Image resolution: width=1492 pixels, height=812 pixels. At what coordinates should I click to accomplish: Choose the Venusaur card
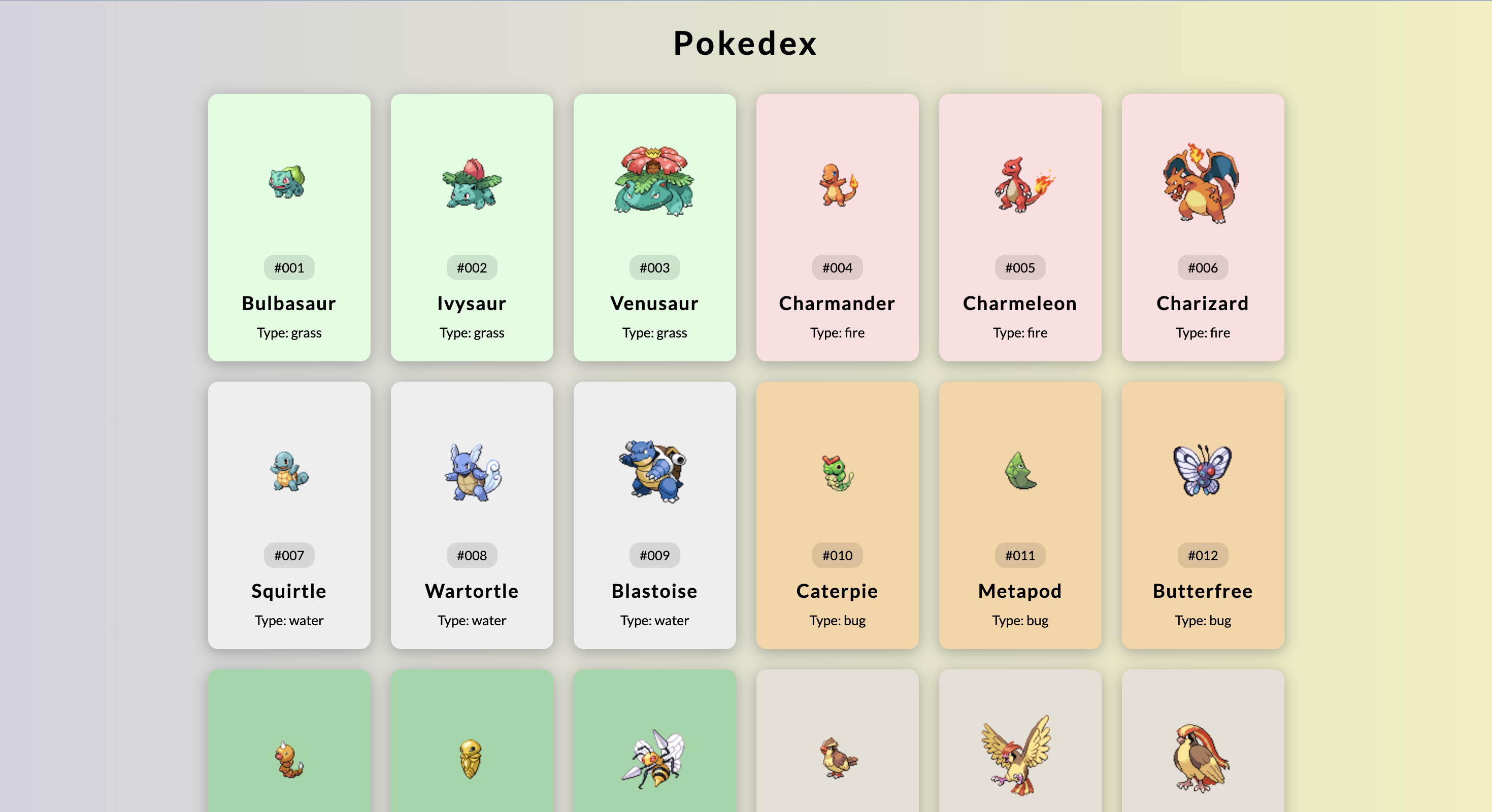654,227
